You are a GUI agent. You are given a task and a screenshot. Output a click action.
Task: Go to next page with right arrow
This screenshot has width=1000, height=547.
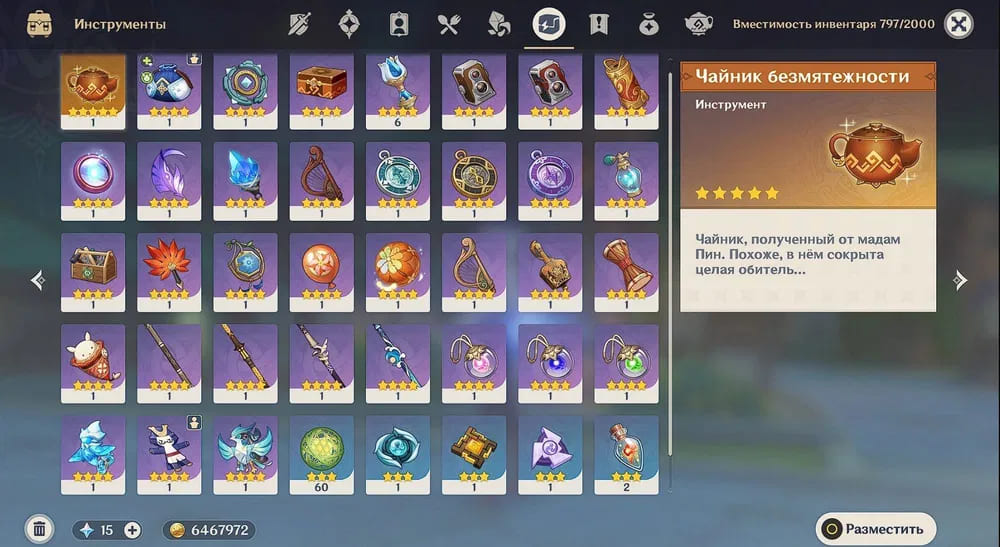pyautogui.click(x=960, y=281)
